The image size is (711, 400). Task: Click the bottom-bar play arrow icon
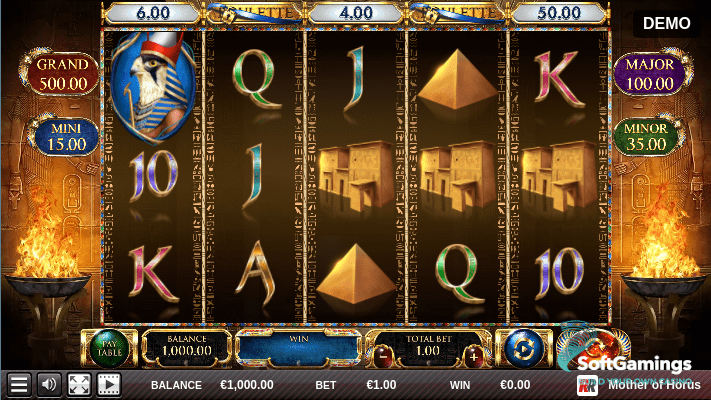(108, 384)
